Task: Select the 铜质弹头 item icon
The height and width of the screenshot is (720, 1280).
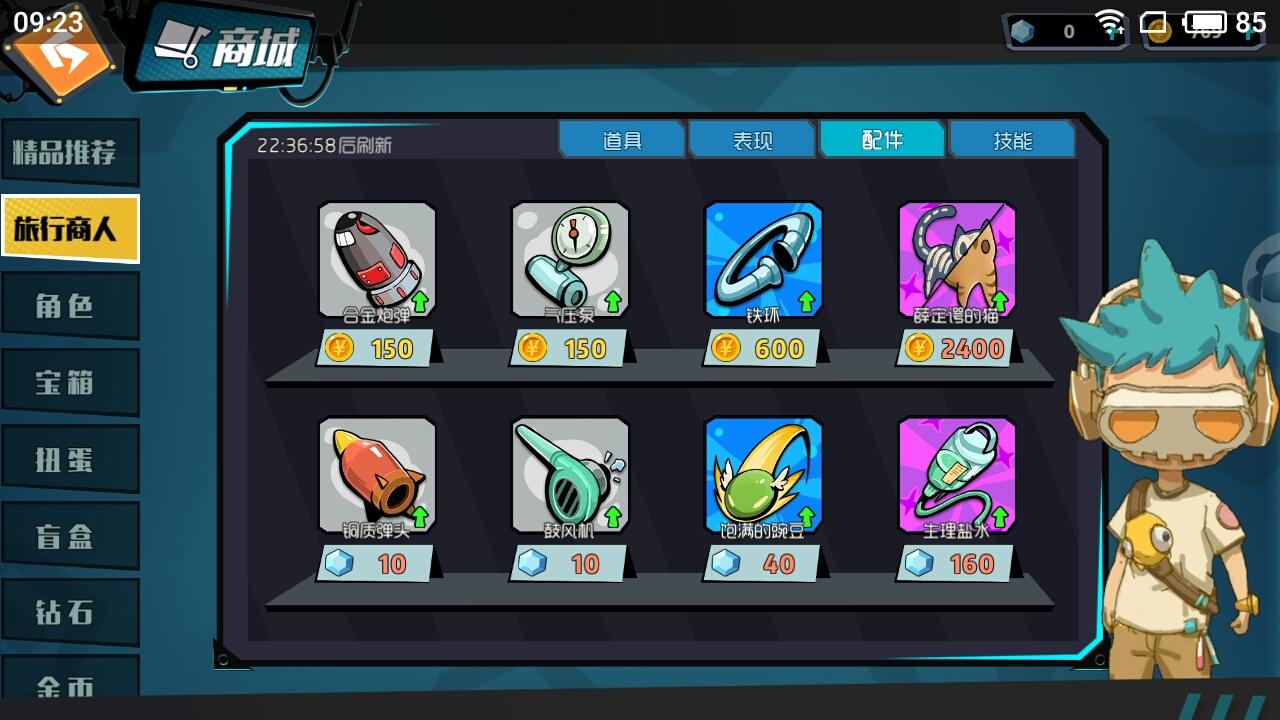Action: click(x=378, y=473)
